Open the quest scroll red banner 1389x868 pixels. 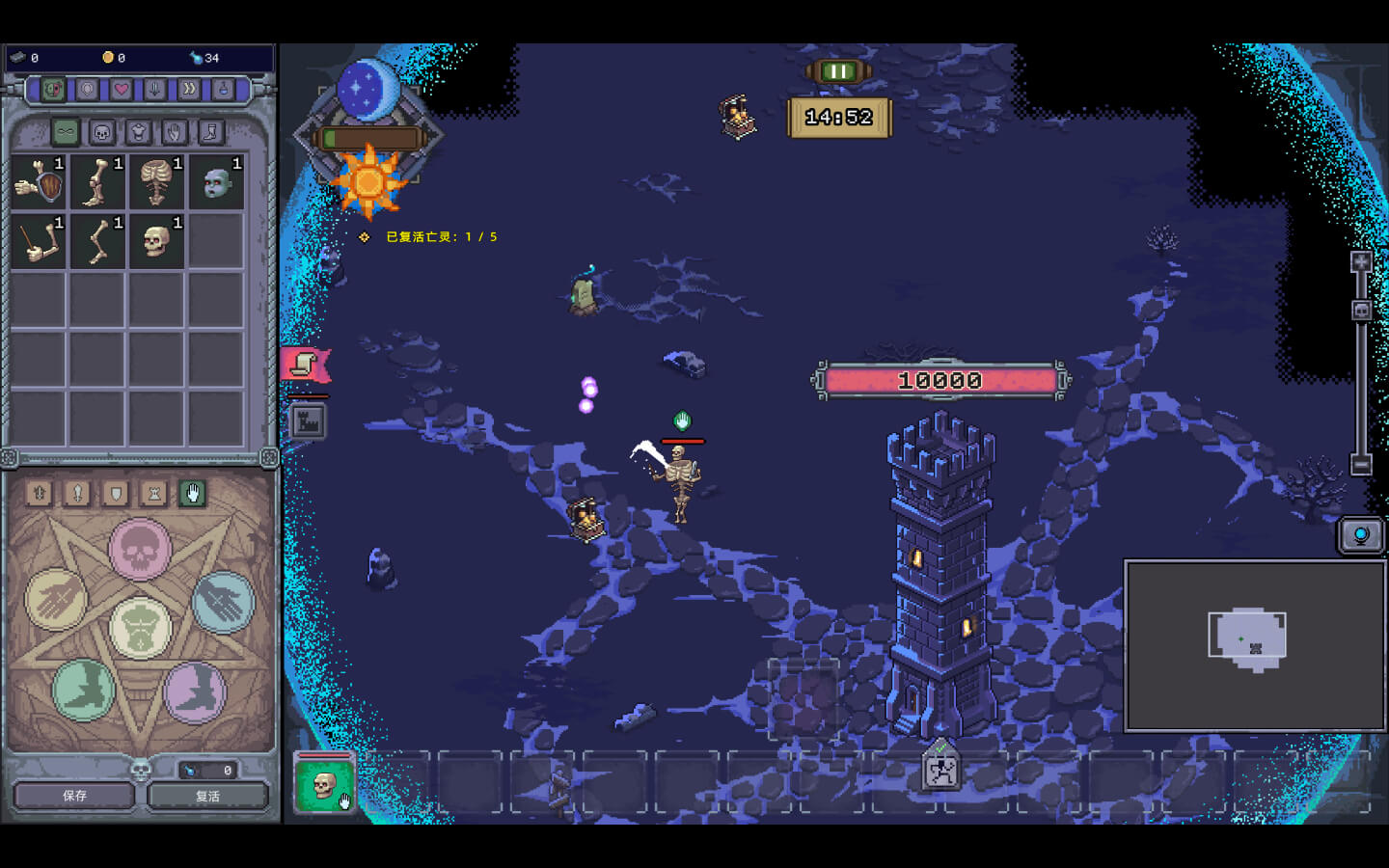[305, 365]
